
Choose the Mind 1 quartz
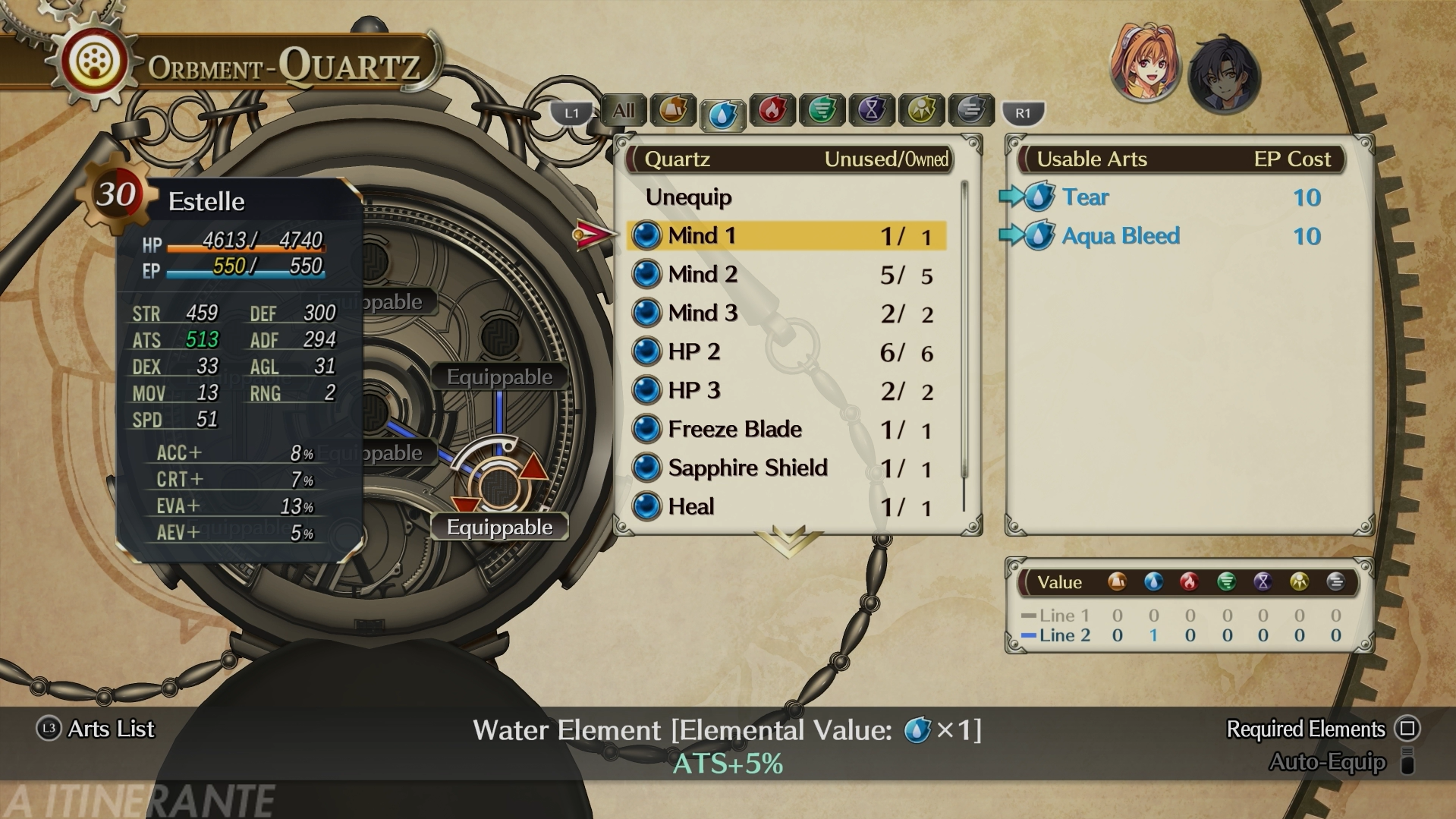tap(786, 236)
